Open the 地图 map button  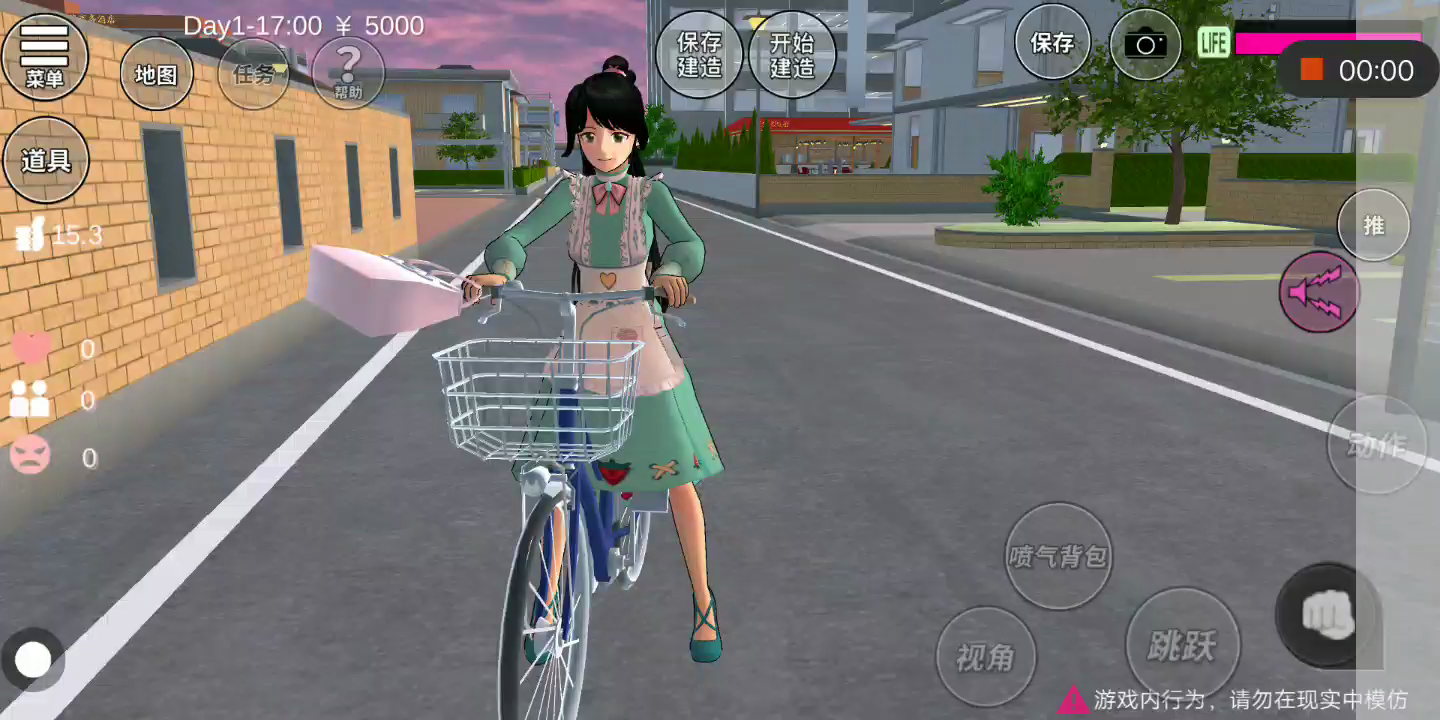[156, 74]
